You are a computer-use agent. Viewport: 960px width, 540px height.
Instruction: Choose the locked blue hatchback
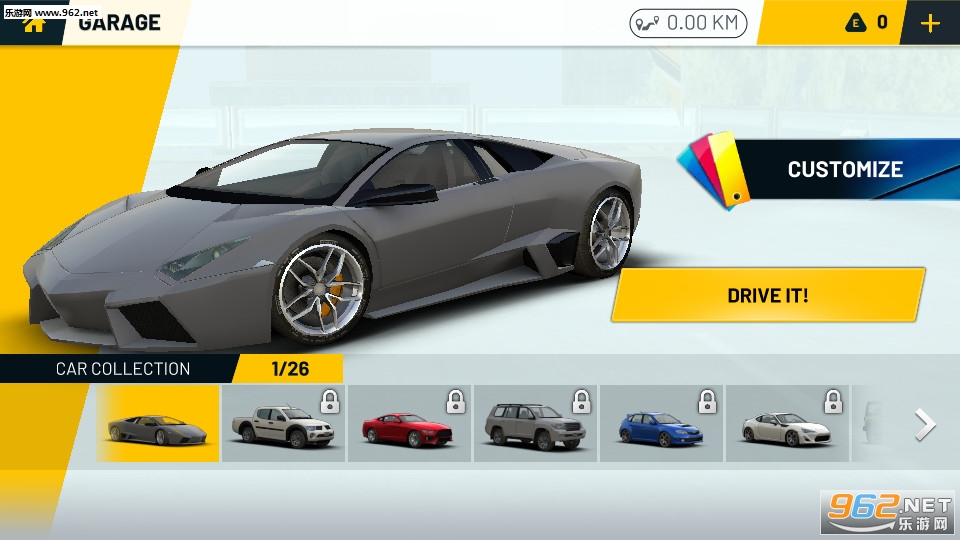pos(661,424)
